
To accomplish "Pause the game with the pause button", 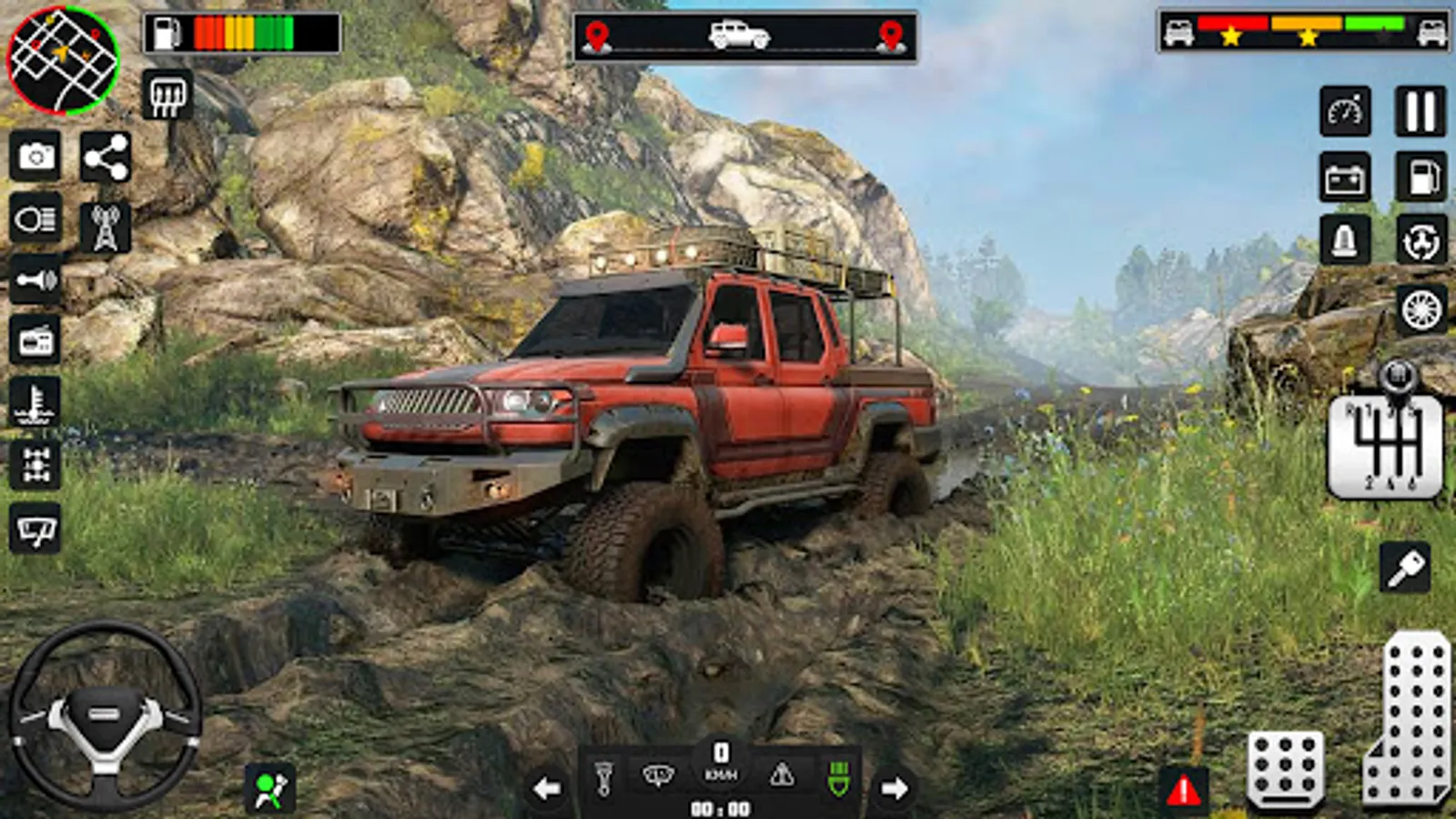I will 1421,111.
